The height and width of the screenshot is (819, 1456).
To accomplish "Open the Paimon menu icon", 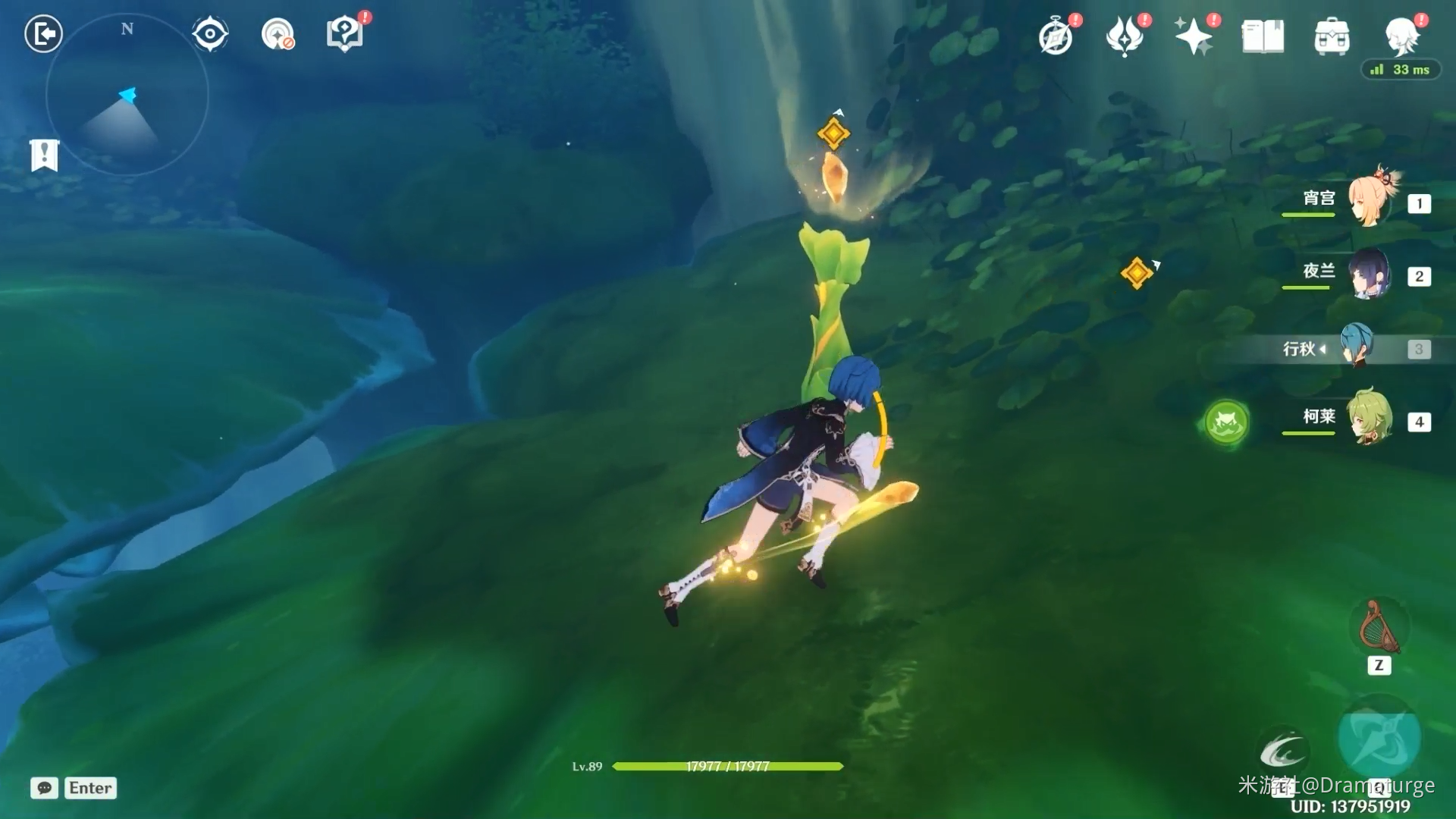I will tap(1401, 35).
